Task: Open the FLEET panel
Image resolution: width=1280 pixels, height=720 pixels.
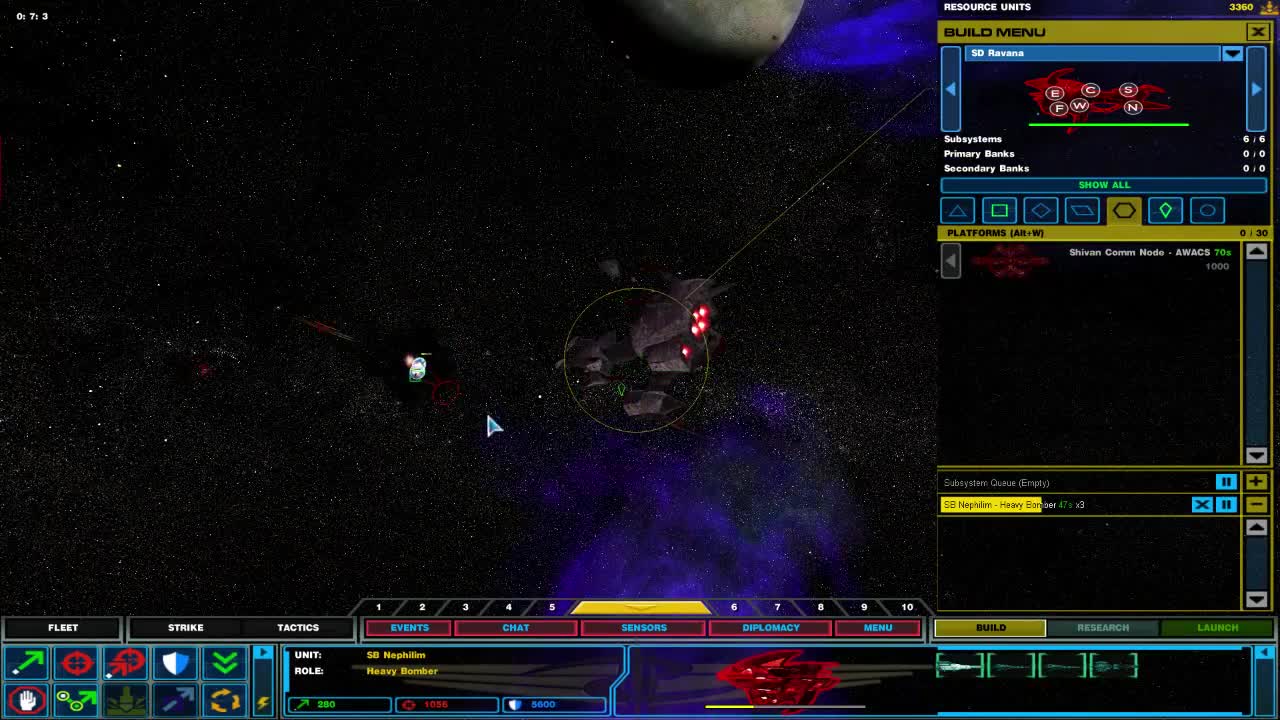Action: (63, 627)
